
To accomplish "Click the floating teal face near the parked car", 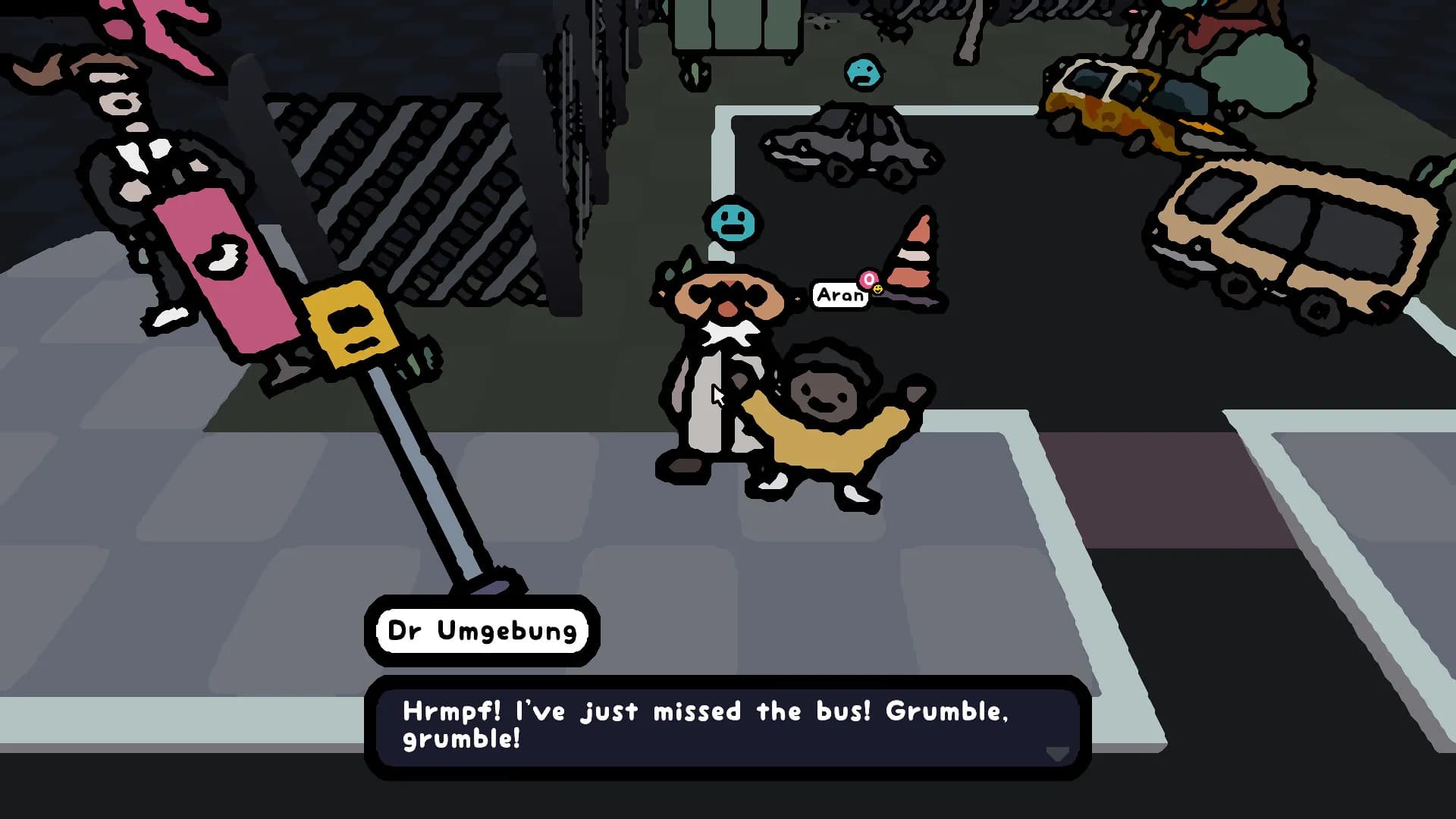I will coord(863,73).
